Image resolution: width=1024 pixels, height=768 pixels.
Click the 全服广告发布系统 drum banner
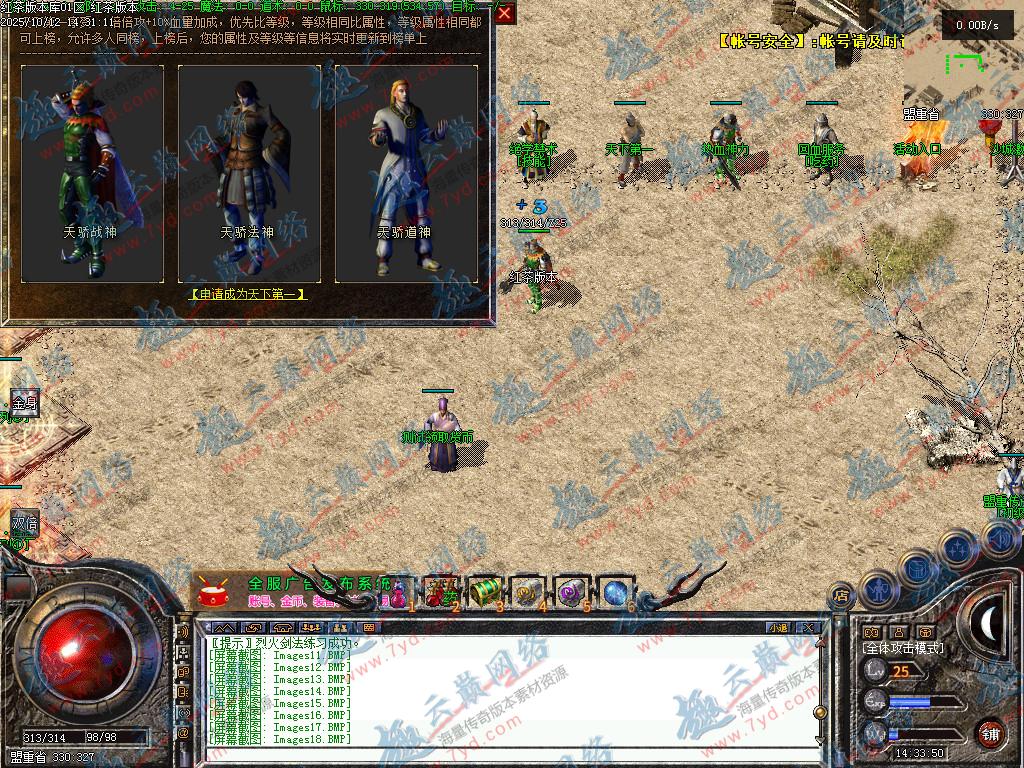290,591
